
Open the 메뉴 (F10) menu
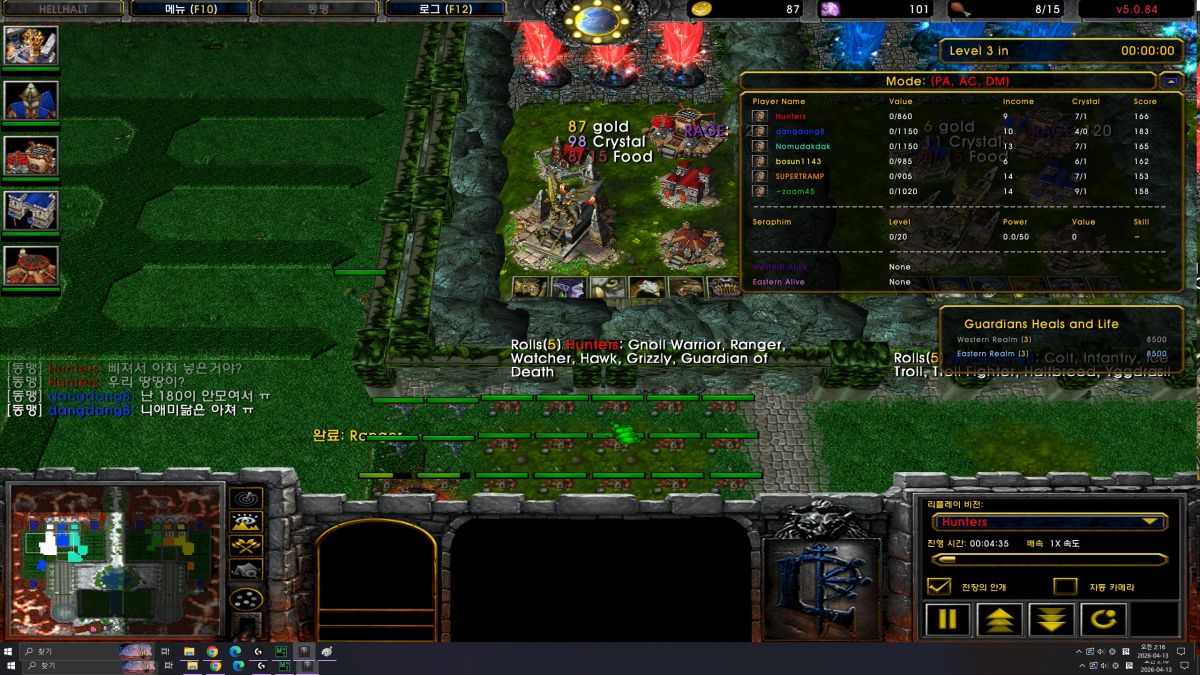(189, 9)
